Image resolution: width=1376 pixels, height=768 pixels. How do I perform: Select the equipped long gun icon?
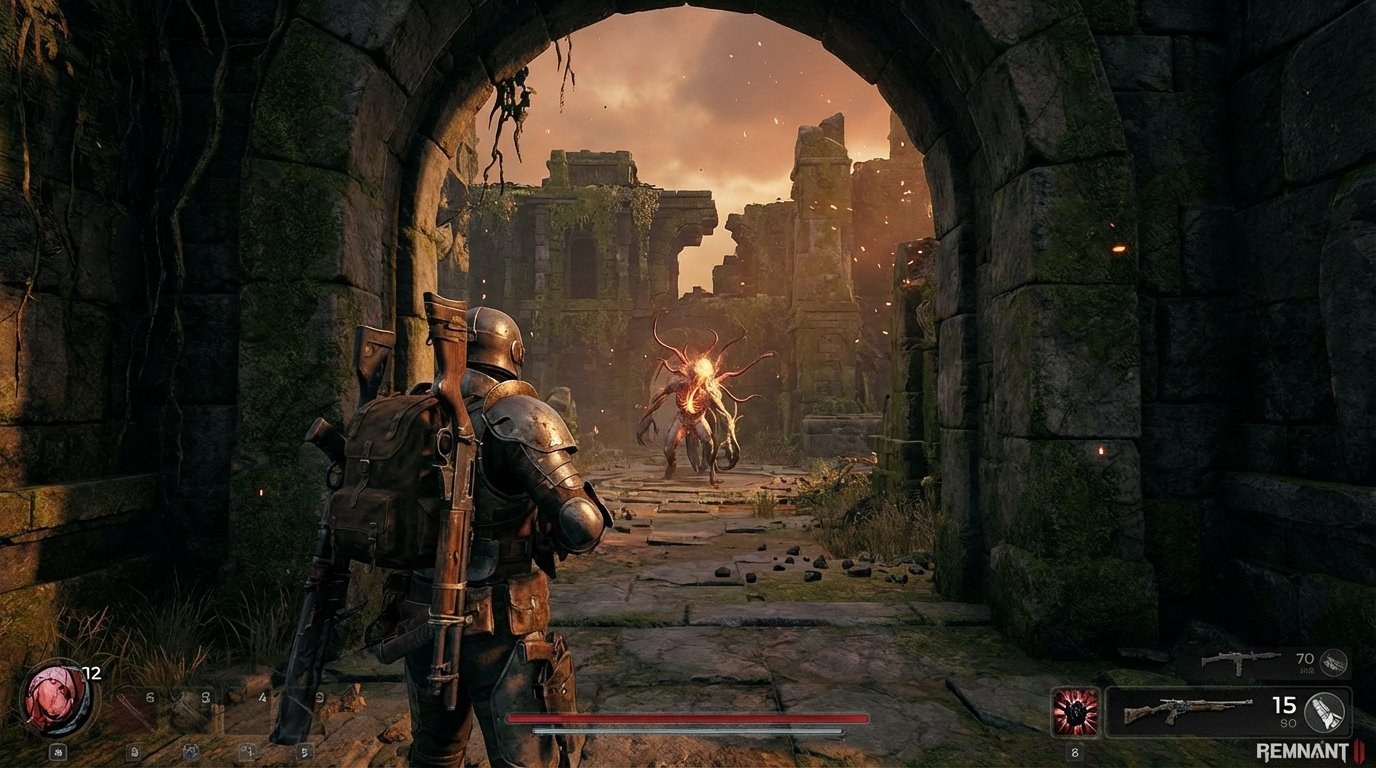(1188, 710)
